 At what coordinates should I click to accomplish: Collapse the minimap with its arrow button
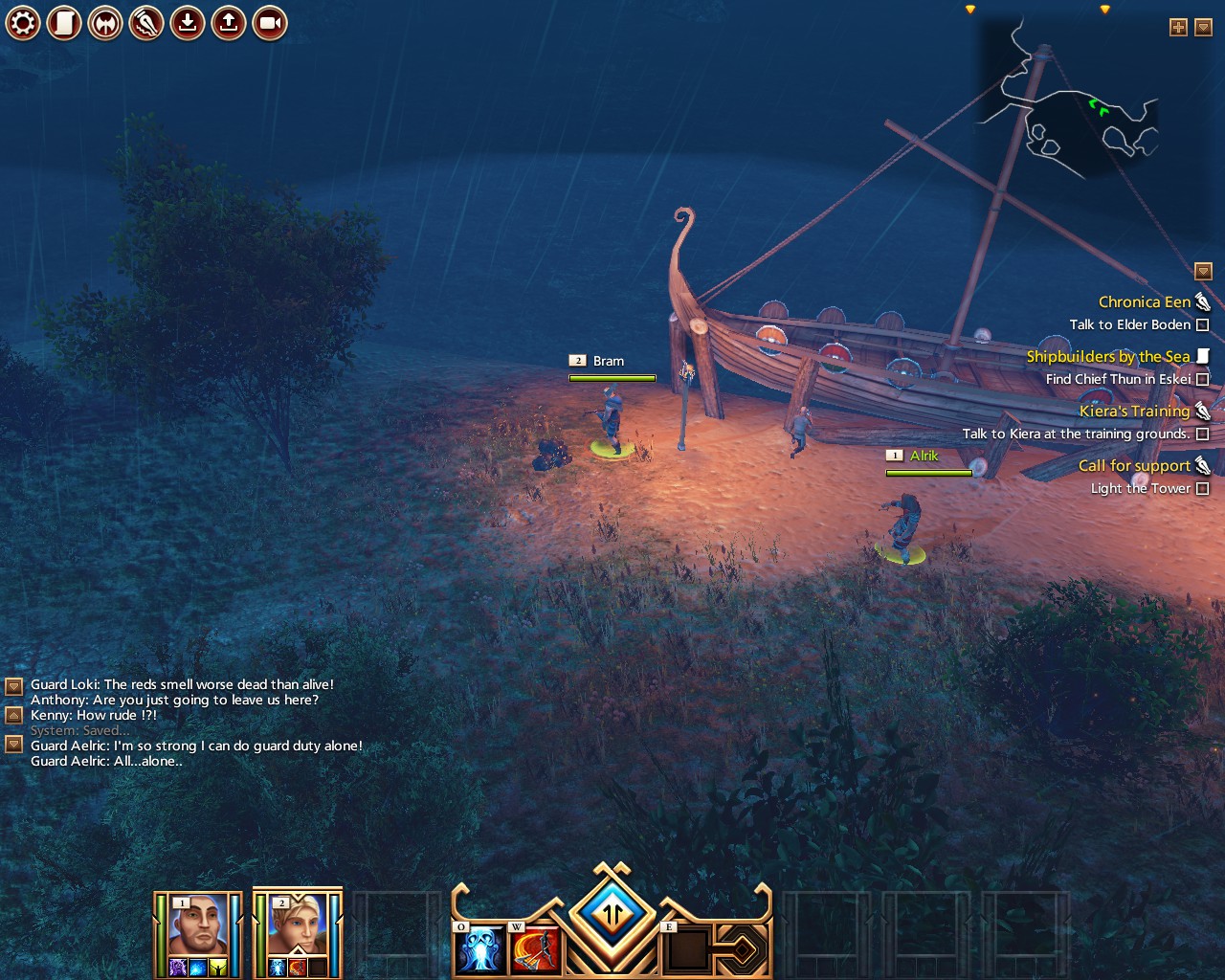coord(1204,28)
